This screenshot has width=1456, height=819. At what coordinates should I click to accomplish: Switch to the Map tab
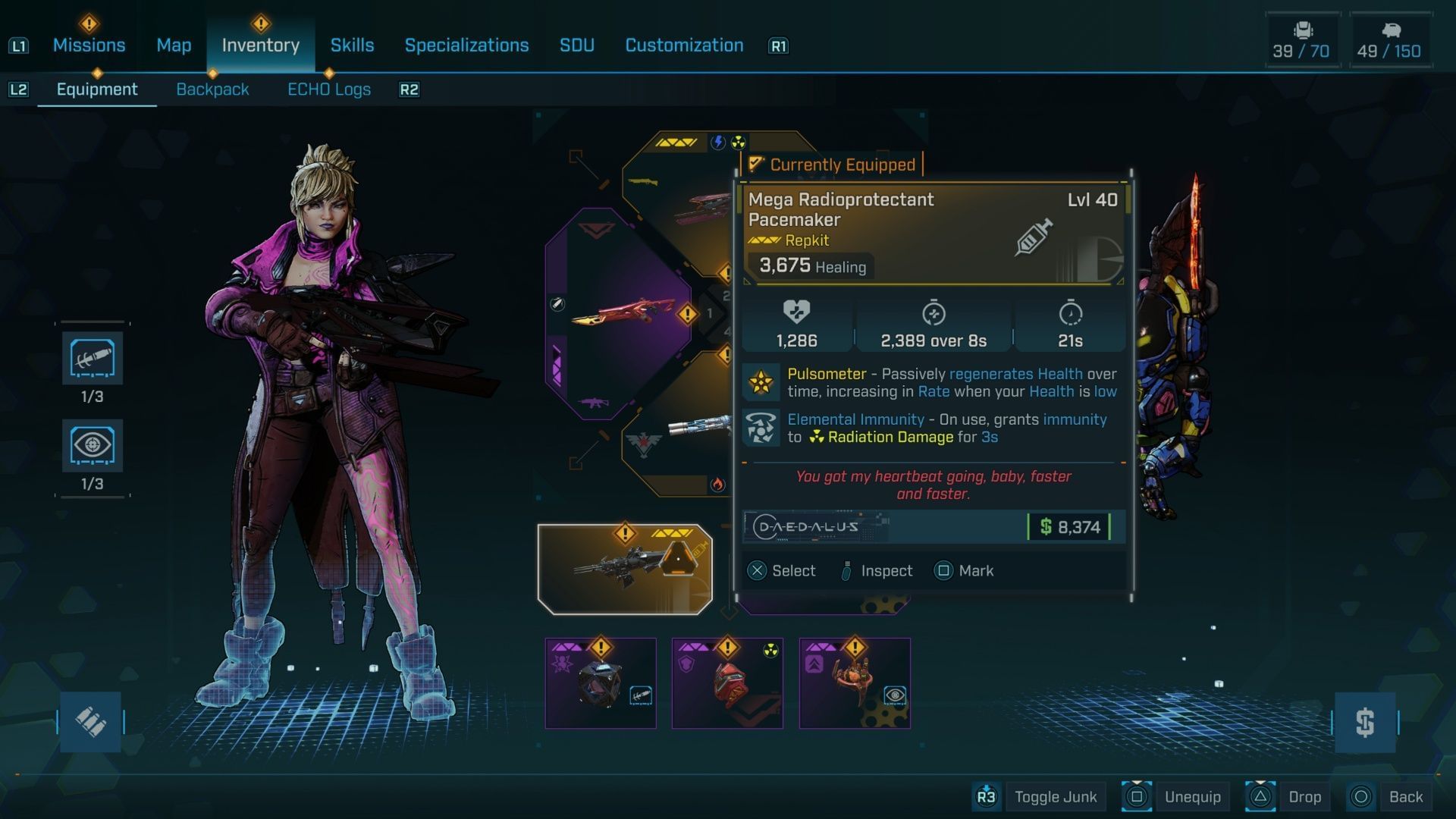[x=174, y=45]
